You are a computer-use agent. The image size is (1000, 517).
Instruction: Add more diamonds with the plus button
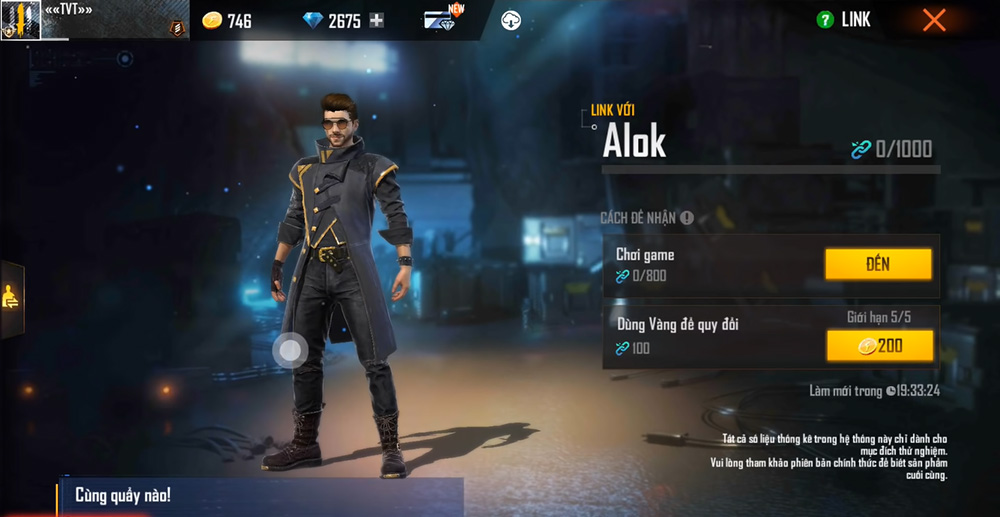point(376,20)
